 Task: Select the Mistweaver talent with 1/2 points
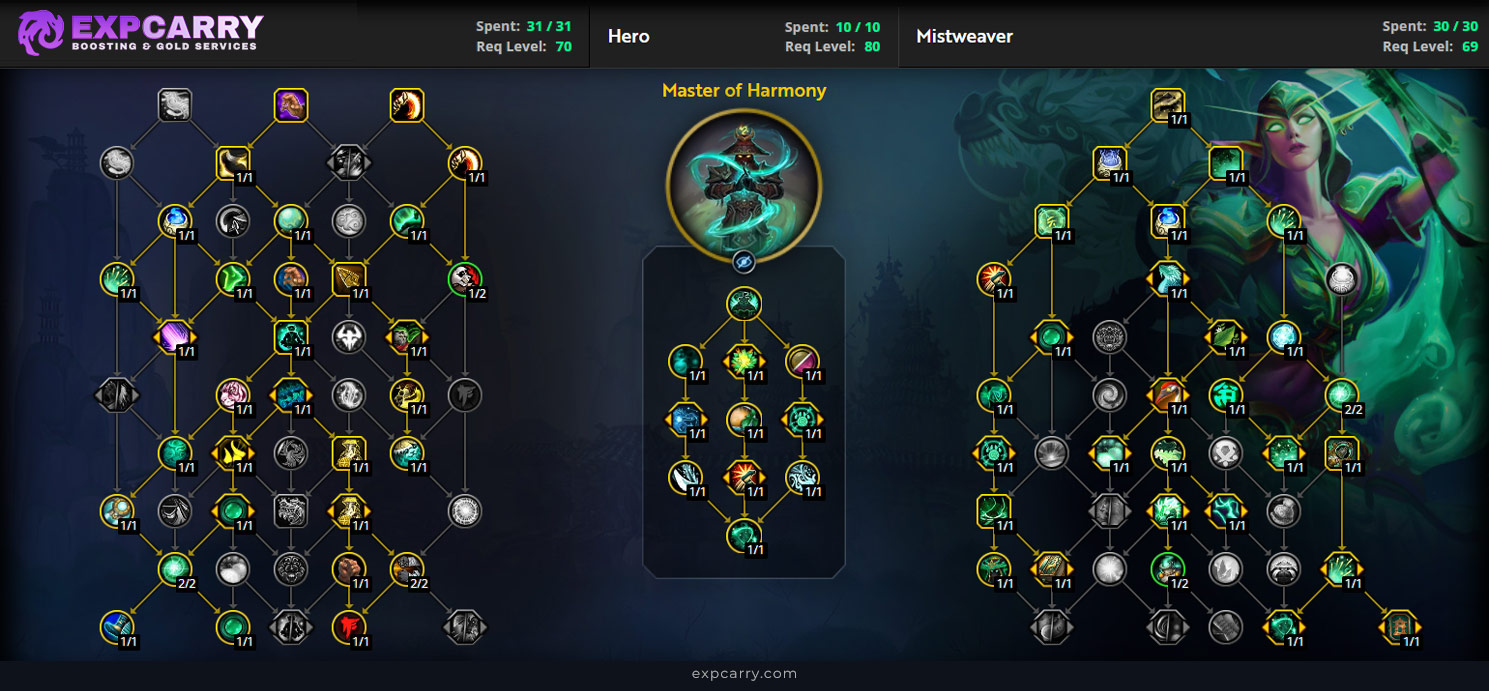pyautogui.click(x=1166, y=569)
